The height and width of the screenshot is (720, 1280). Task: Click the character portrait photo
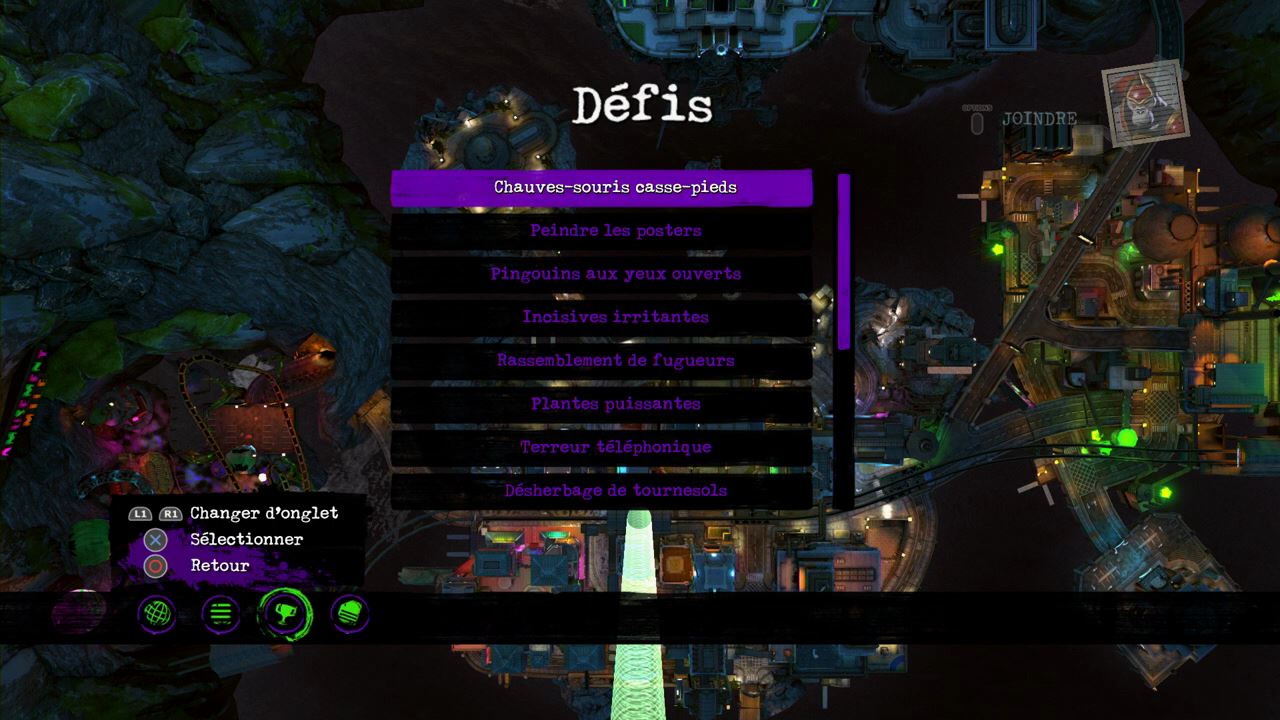coord(1143,102)
